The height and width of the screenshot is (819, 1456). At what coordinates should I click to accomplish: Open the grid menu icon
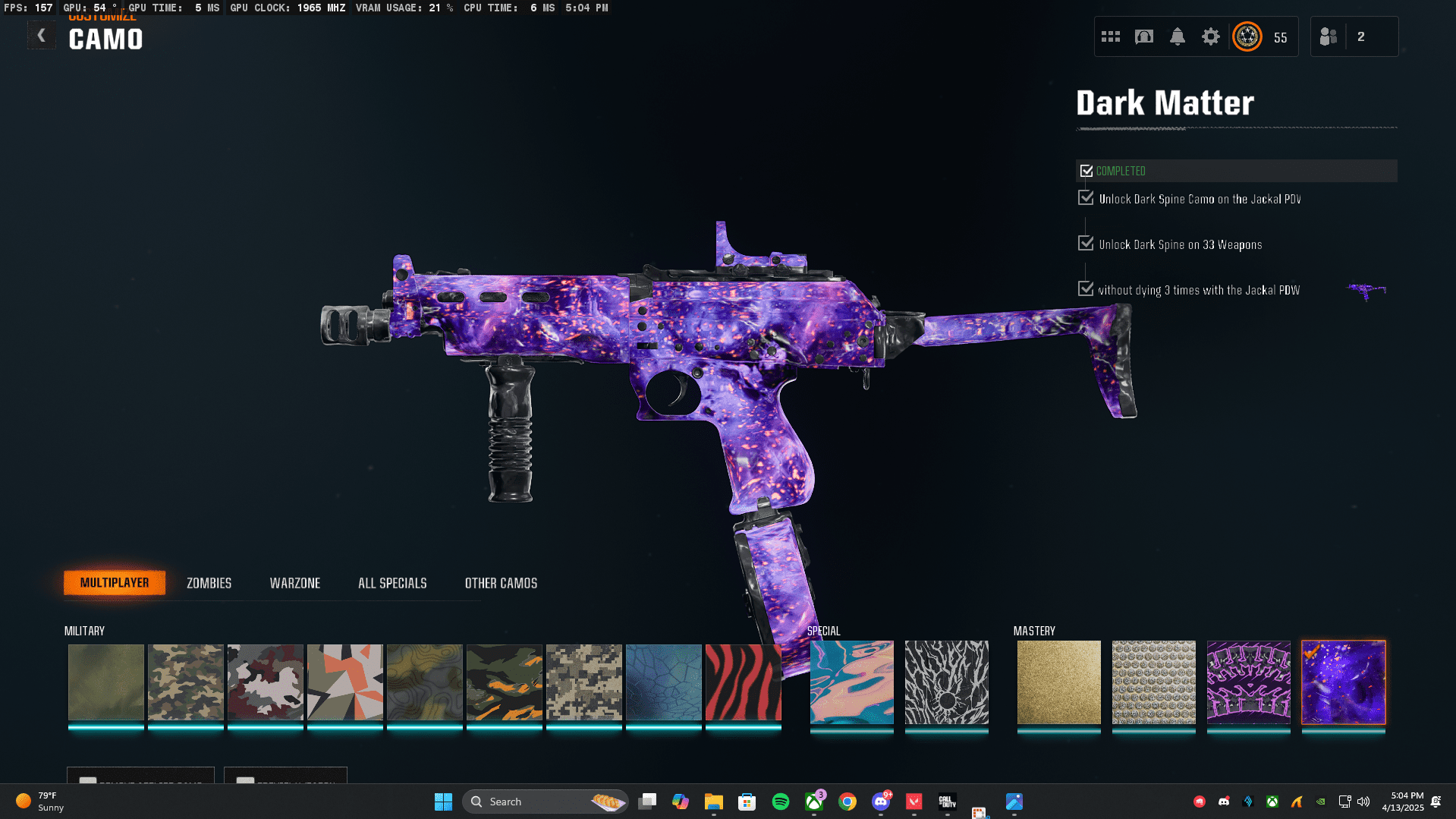tap(1111, 36)
